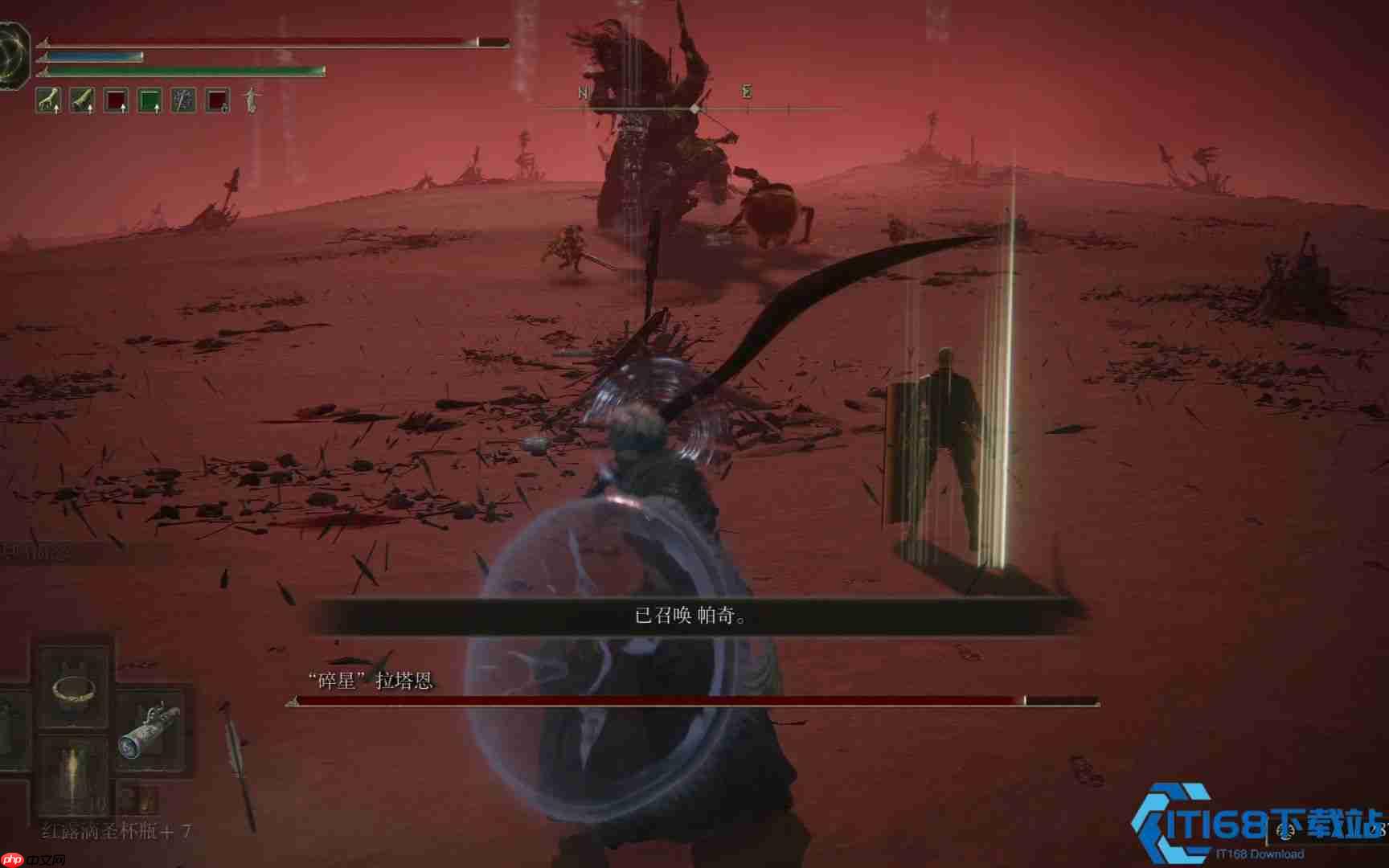Screen dimensions: 1389x868
Task: Select the rightmost red flask slot with 0 count
Action: 216,100
